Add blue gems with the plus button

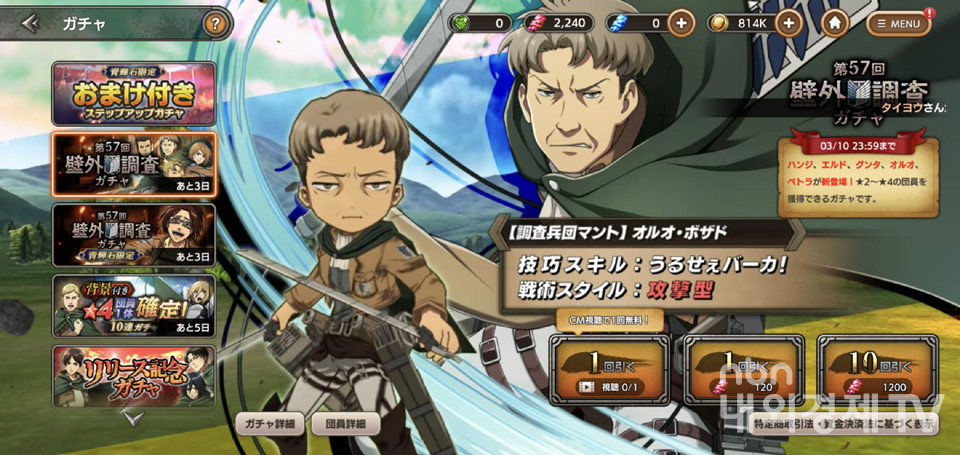click(x=682, y=23)
